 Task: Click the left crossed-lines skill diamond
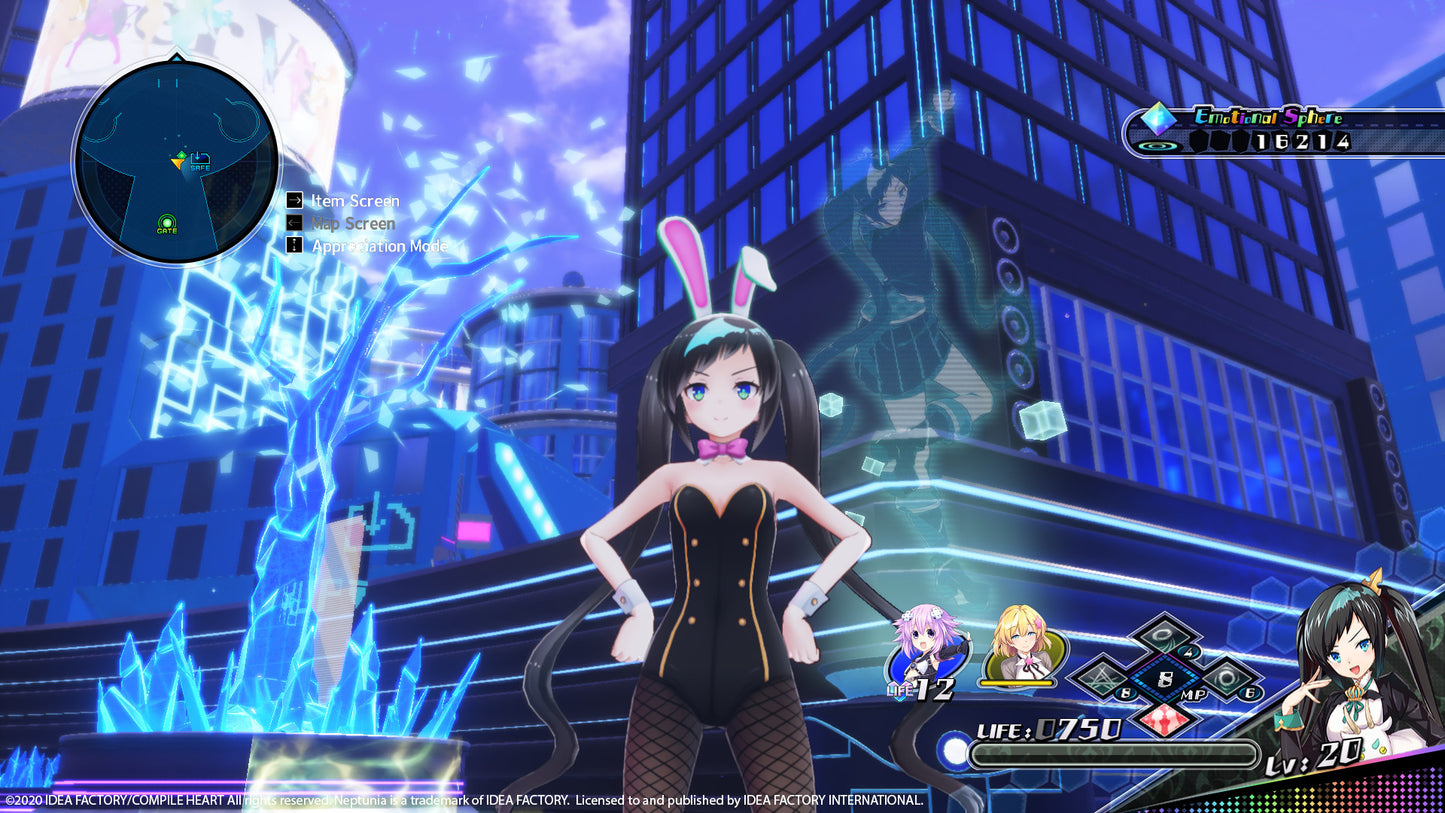(x=1100, y=677)
